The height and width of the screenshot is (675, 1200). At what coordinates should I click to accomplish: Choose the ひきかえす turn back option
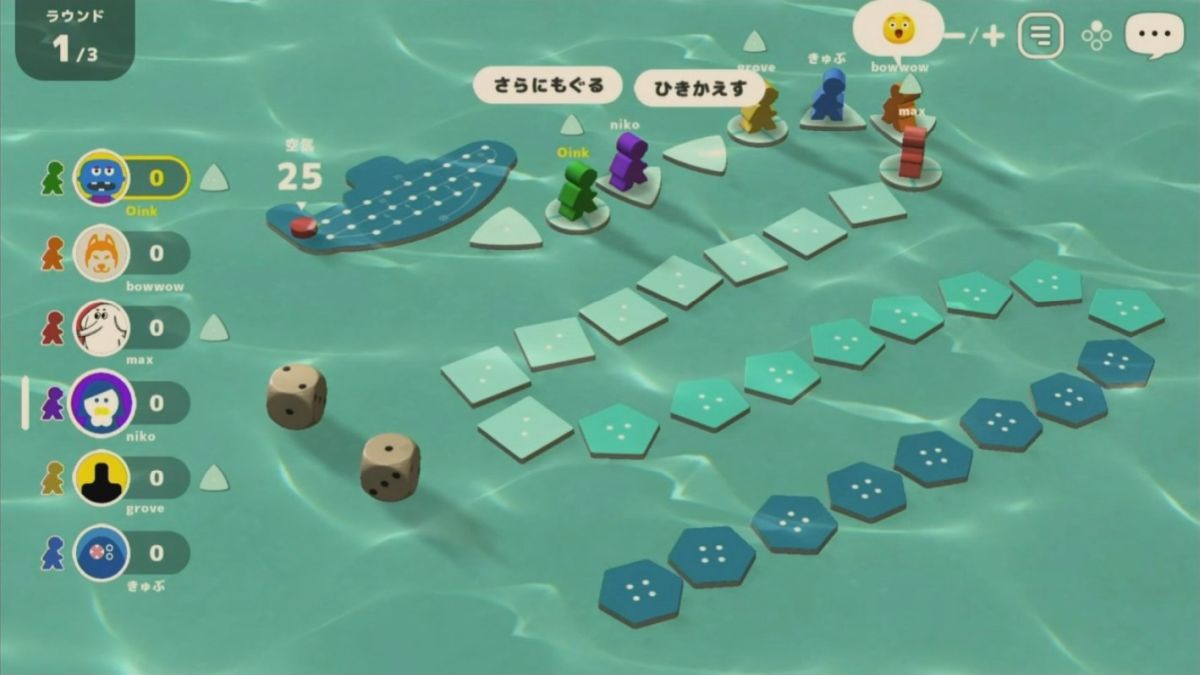(x=700, y=88)
